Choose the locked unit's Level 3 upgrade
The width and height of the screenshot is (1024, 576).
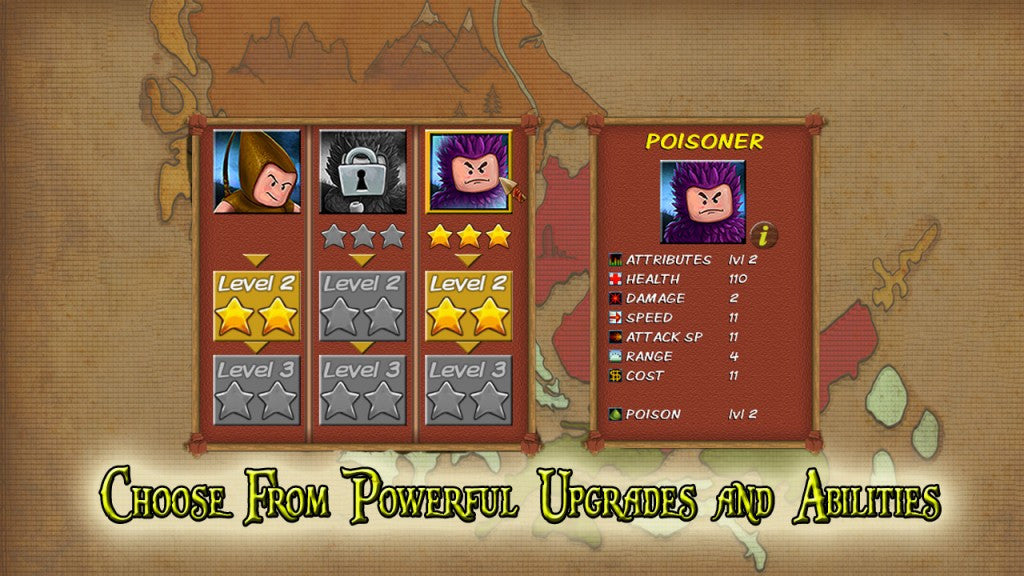click(x=362, y=390)
